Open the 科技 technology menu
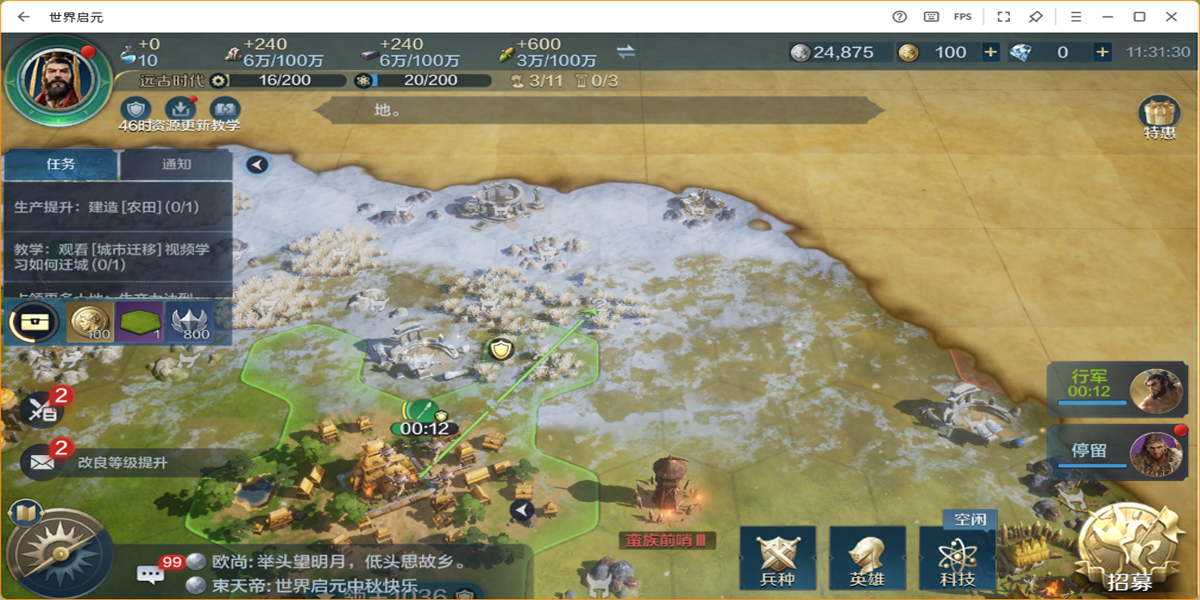1200x600 pixels. point(957,559)
